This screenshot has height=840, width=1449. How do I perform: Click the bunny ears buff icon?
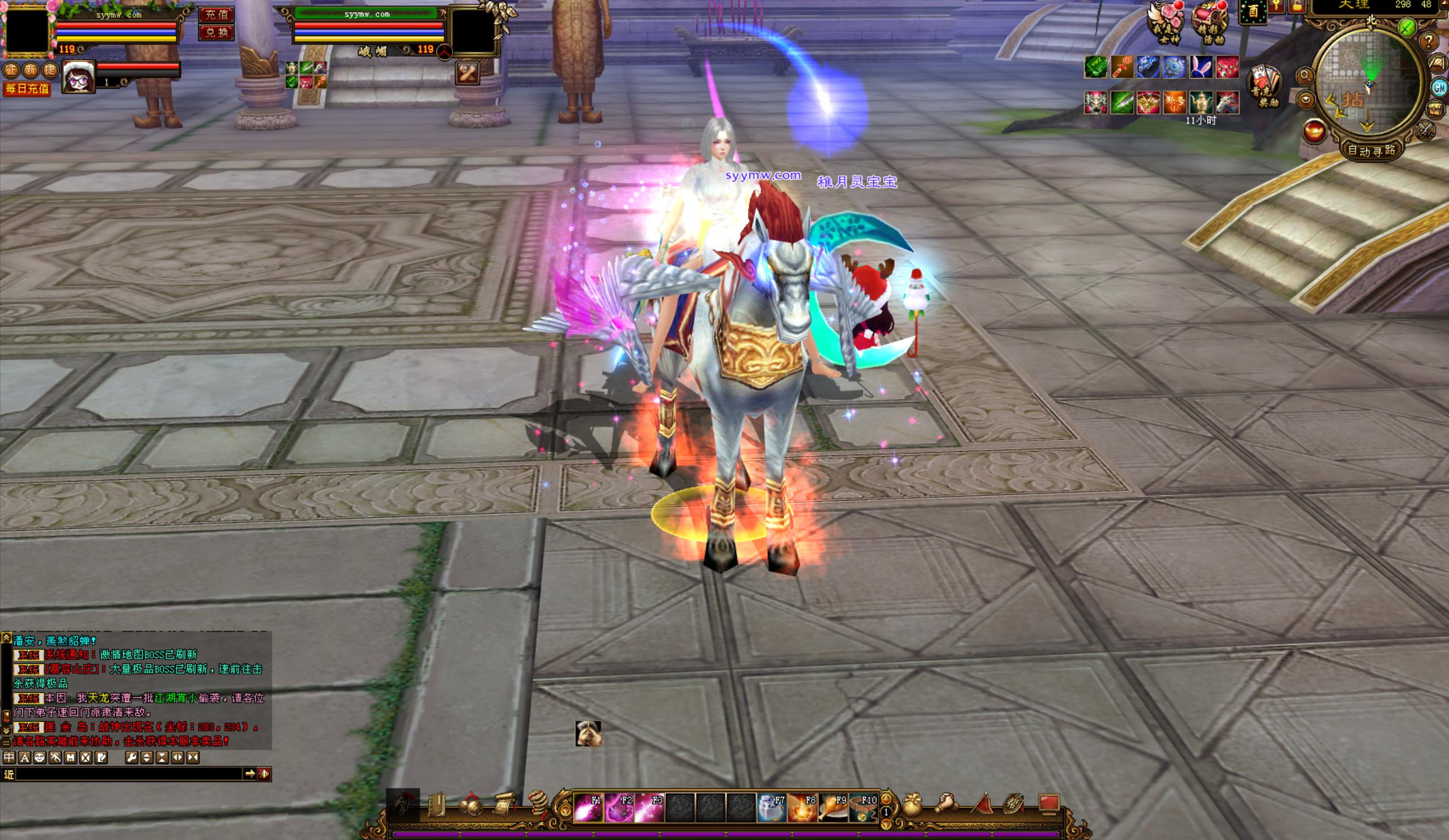coord(1201,67)
